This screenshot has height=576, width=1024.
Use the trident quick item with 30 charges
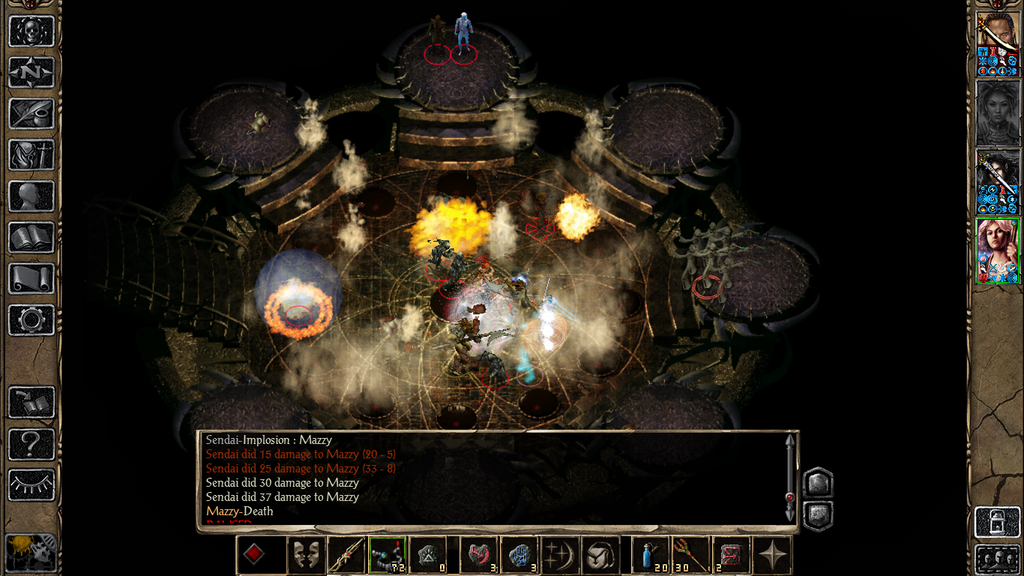click(691, 555)
